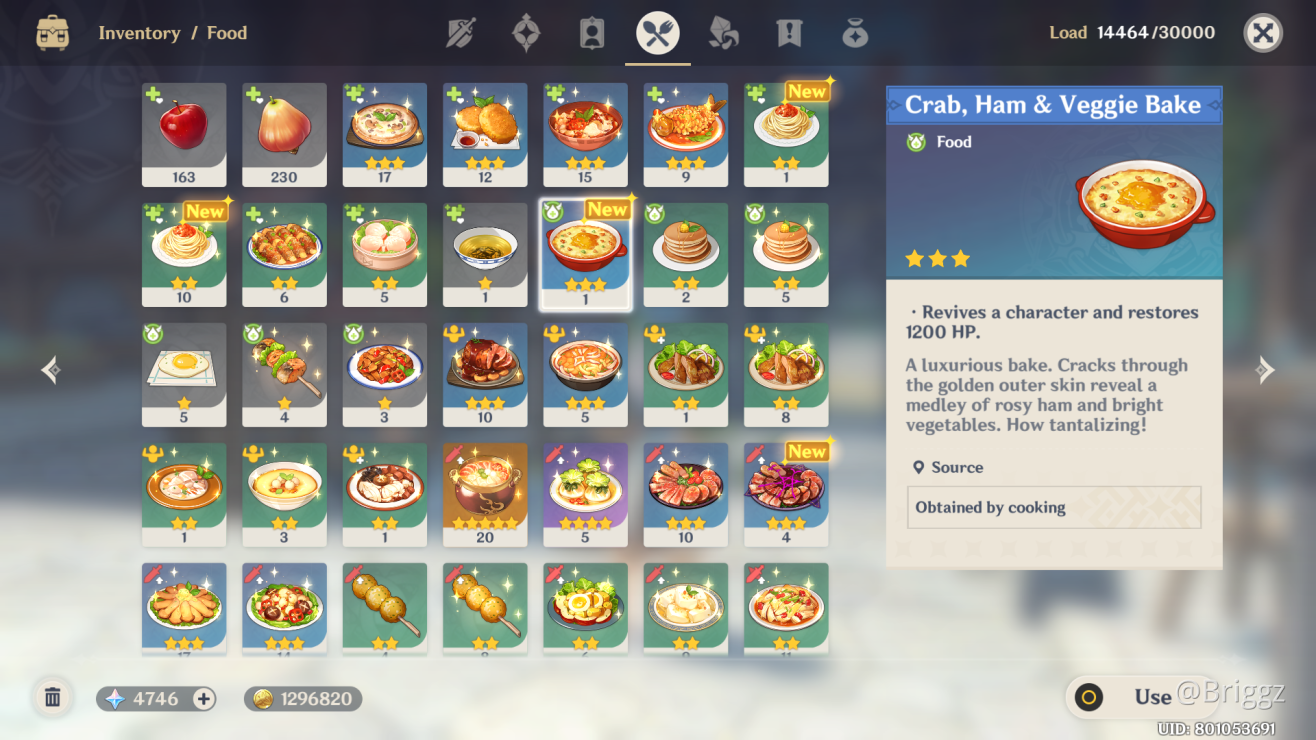Select the Sunsettia fruit stack of 230
Image resolution: width=1316 pixels, height=740 pixels.
(x=284, y=134)
